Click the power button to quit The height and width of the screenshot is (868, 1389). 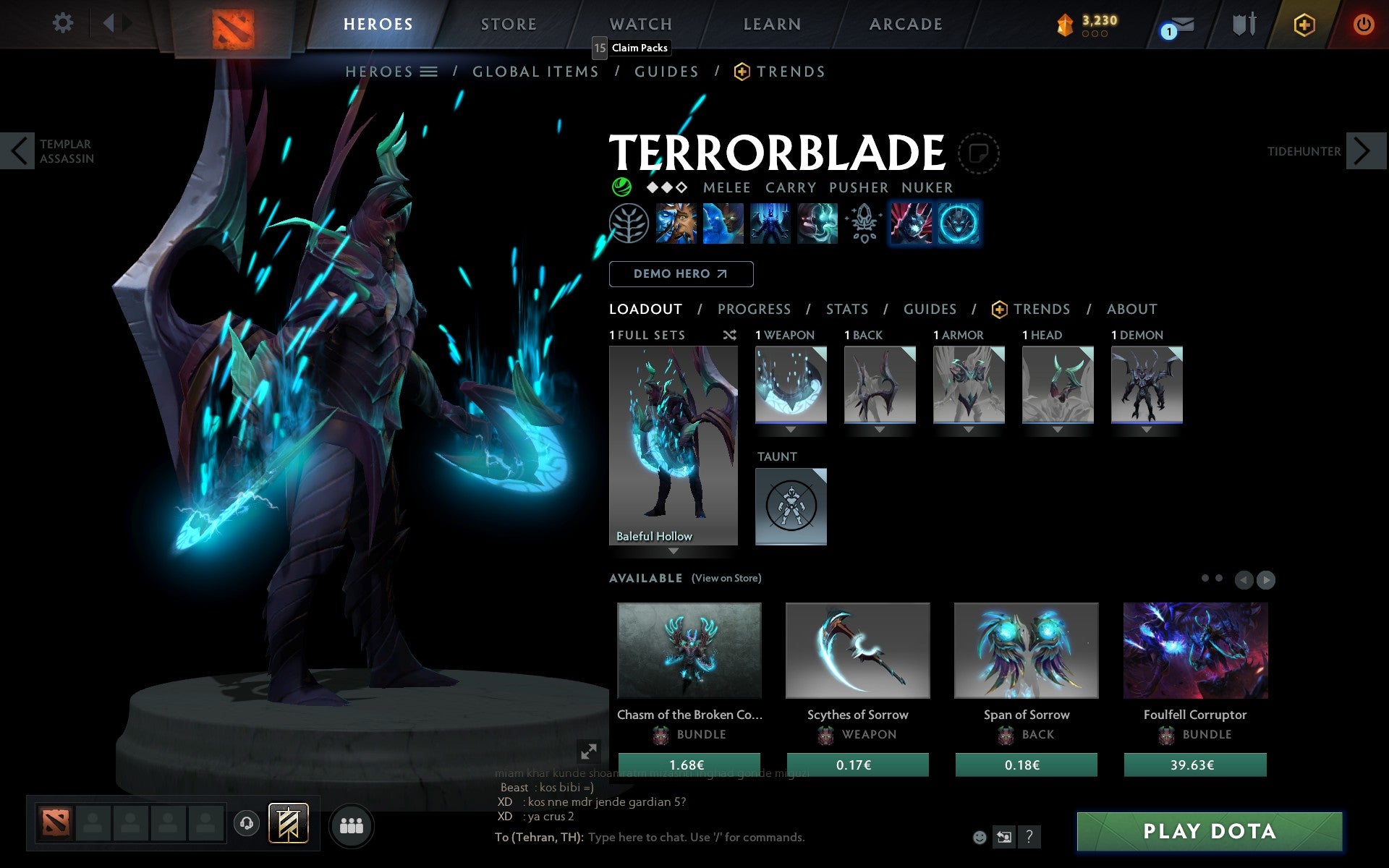pos(1363,23)
